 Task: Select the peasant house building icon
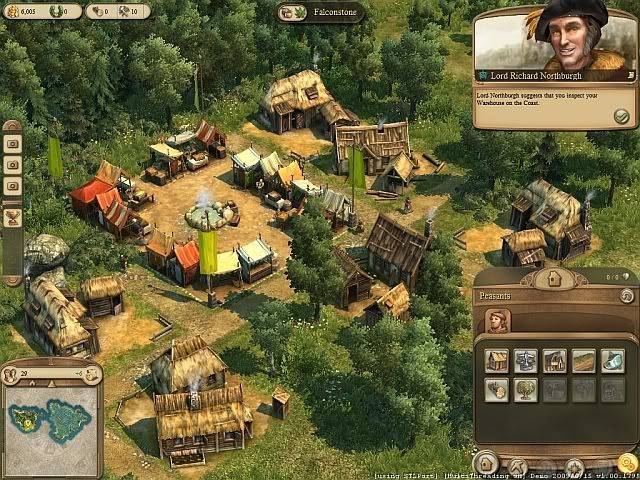point(497,361)
